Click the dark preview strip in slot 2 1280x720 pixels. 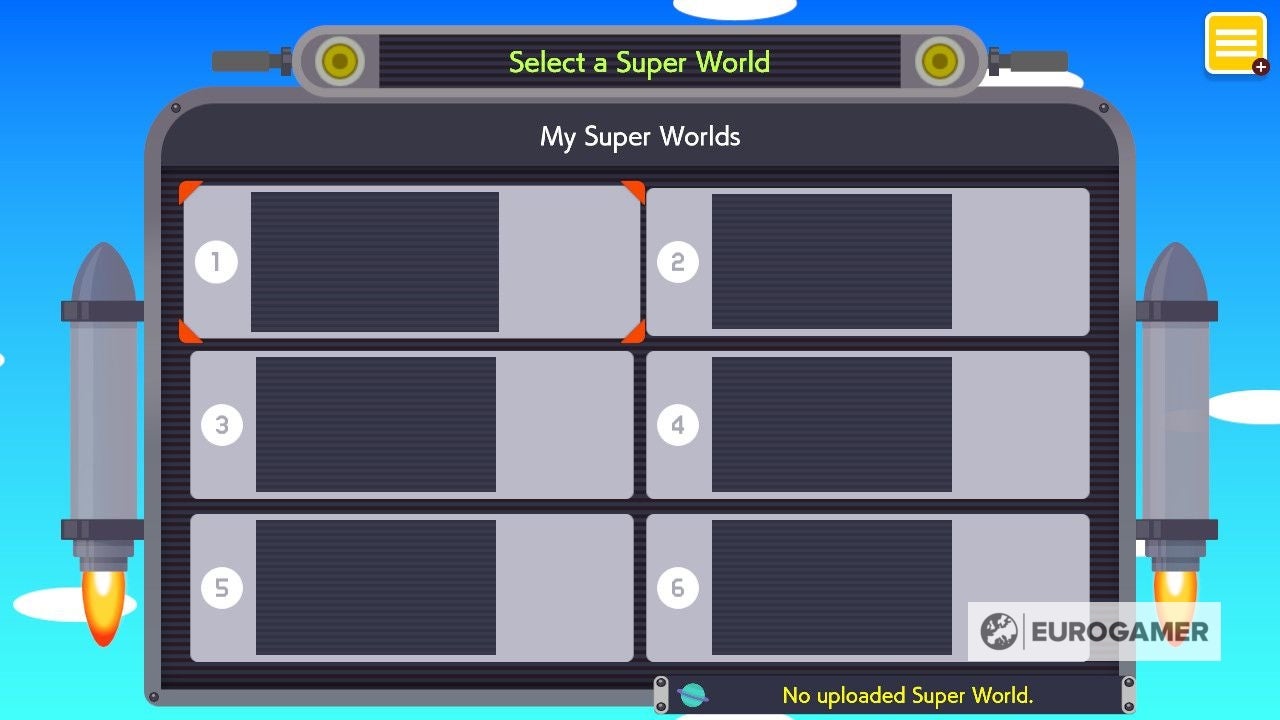click(x=830, y=261)
